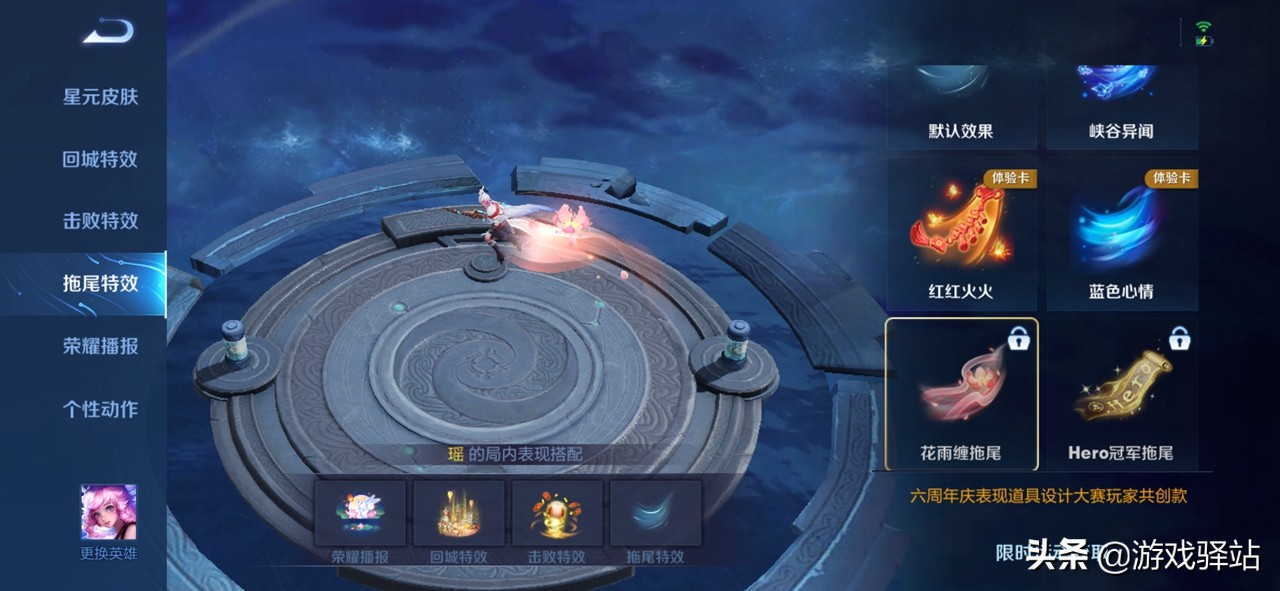Go back using the return arrow
The width and height of the screenshot is (1280, 591).
pos(108,33)
